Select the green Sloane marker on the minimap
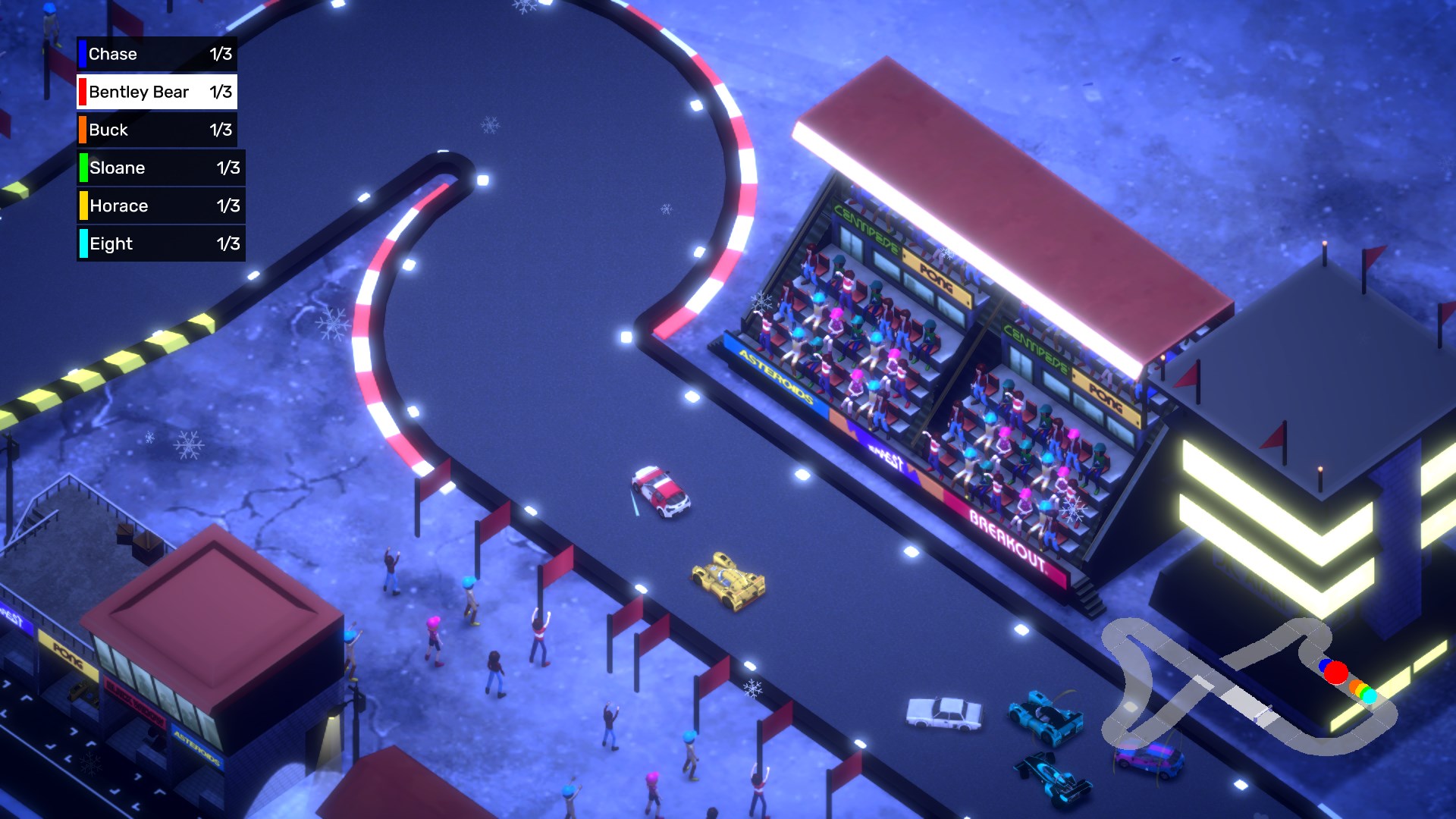This screenshot has width=1456, height=819. pyautogui.click(x=1365, y=693)
